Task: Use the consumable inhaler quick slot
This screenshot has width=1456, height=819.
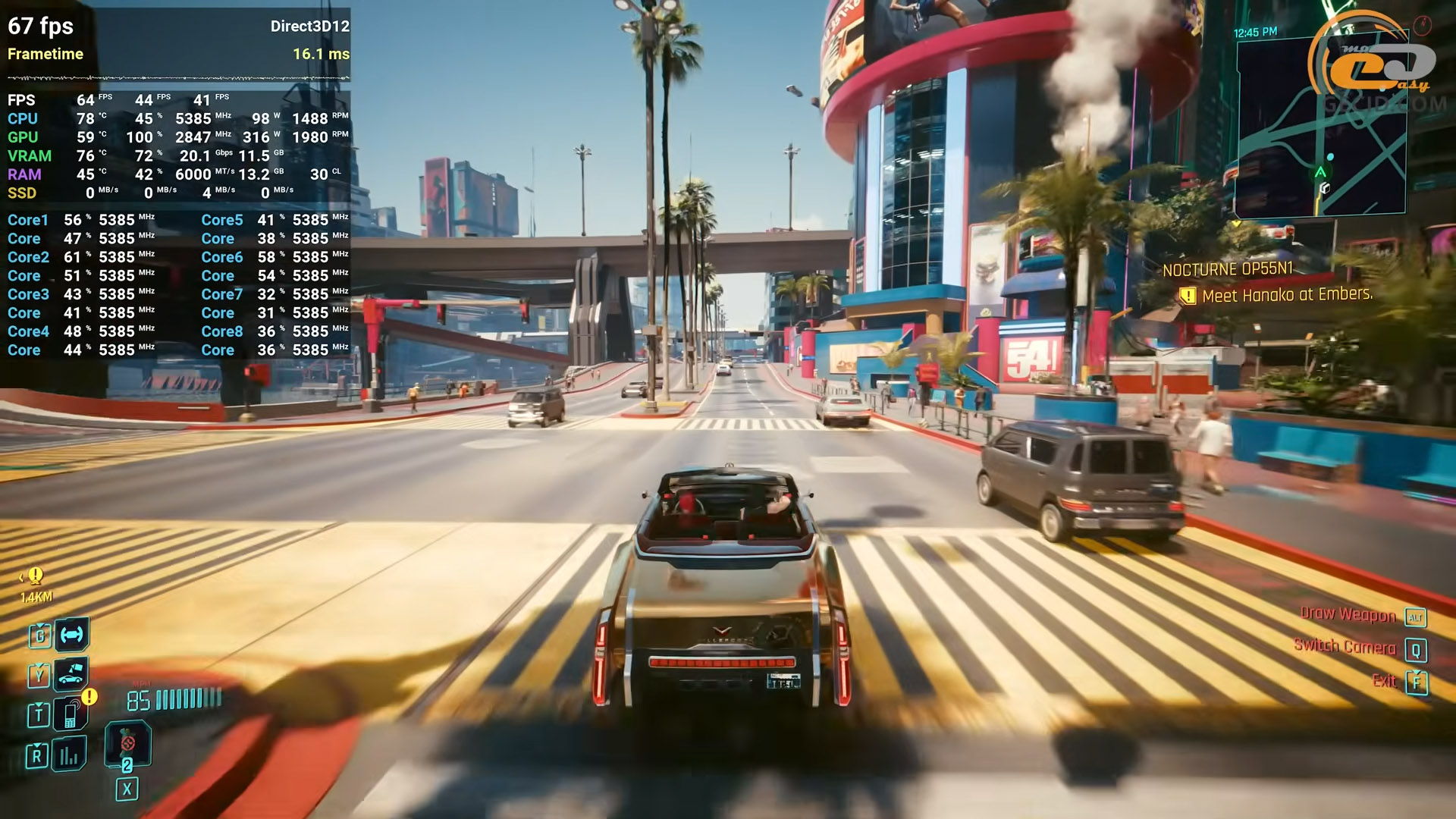Action: (127, 743)
